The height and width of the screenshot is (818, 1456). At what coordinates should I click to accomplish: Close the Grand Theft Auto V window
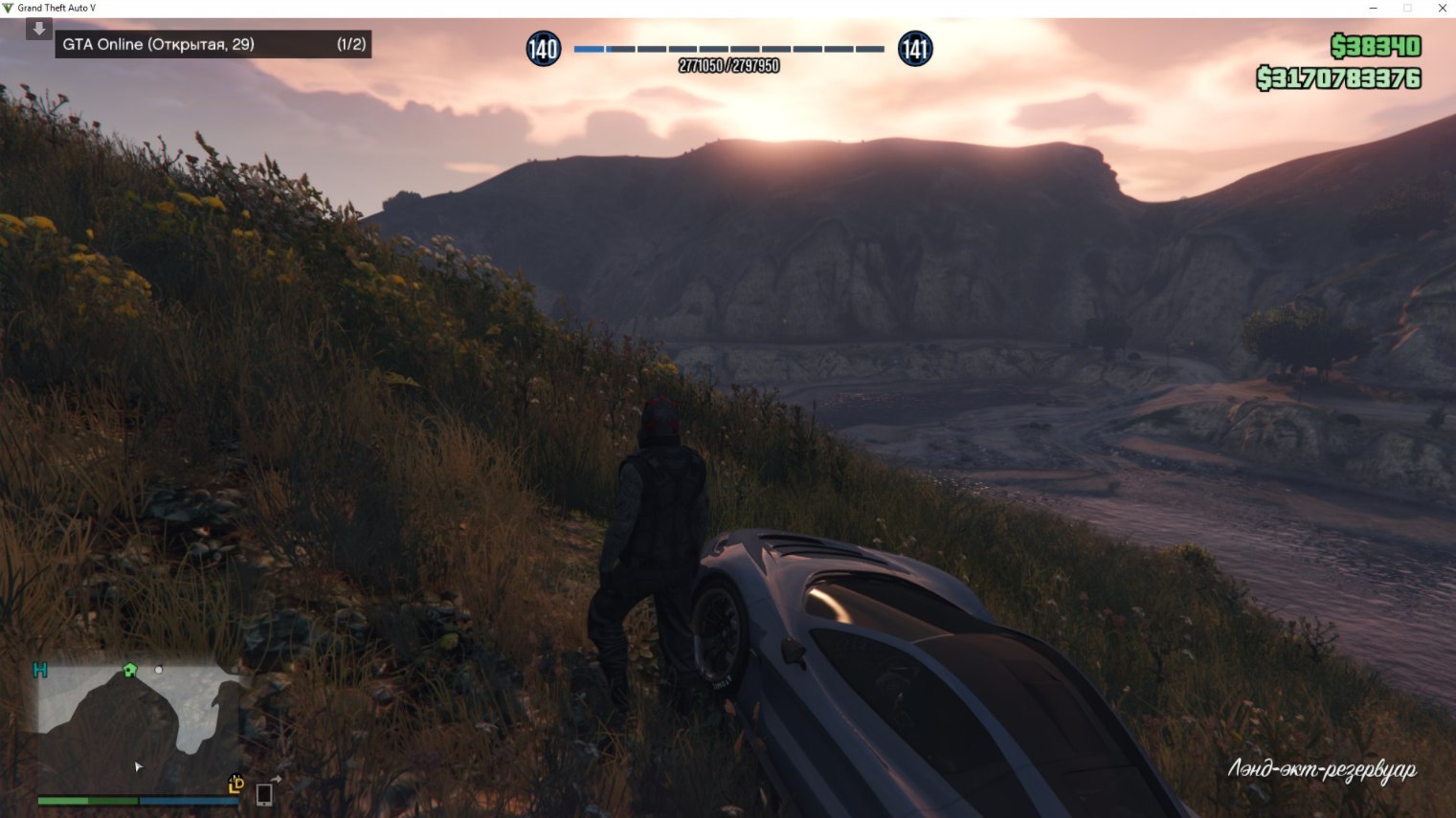(1442, 9)
